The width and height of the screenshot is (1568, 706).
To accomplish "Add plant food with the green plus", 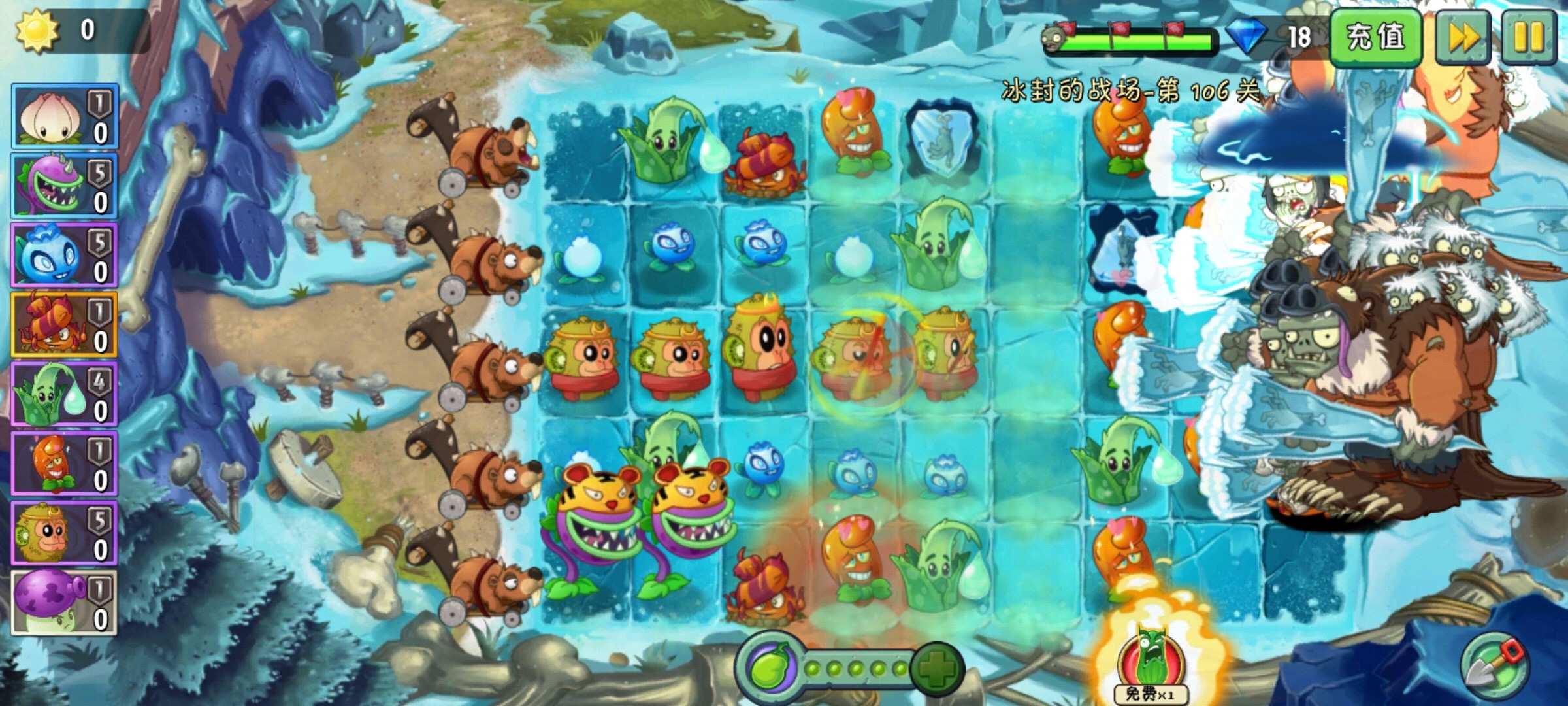I will (938, 668).
